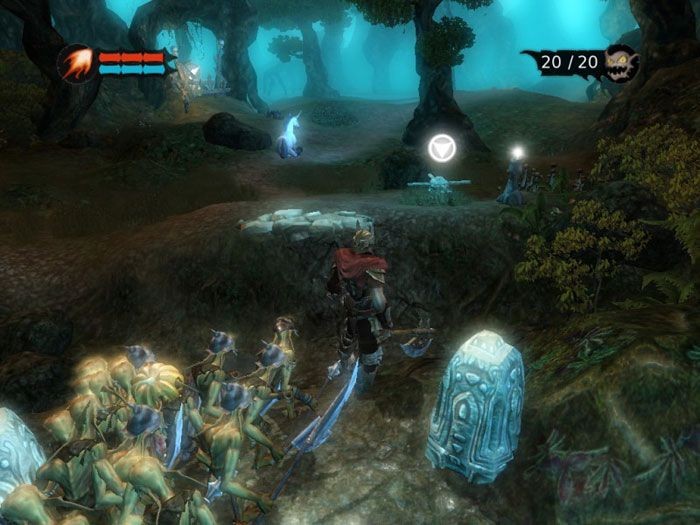Viewport: 700px width, 525px height.
Task: Select the fireball spell icon
Action: pyautogui.click(x=77, y=63)
